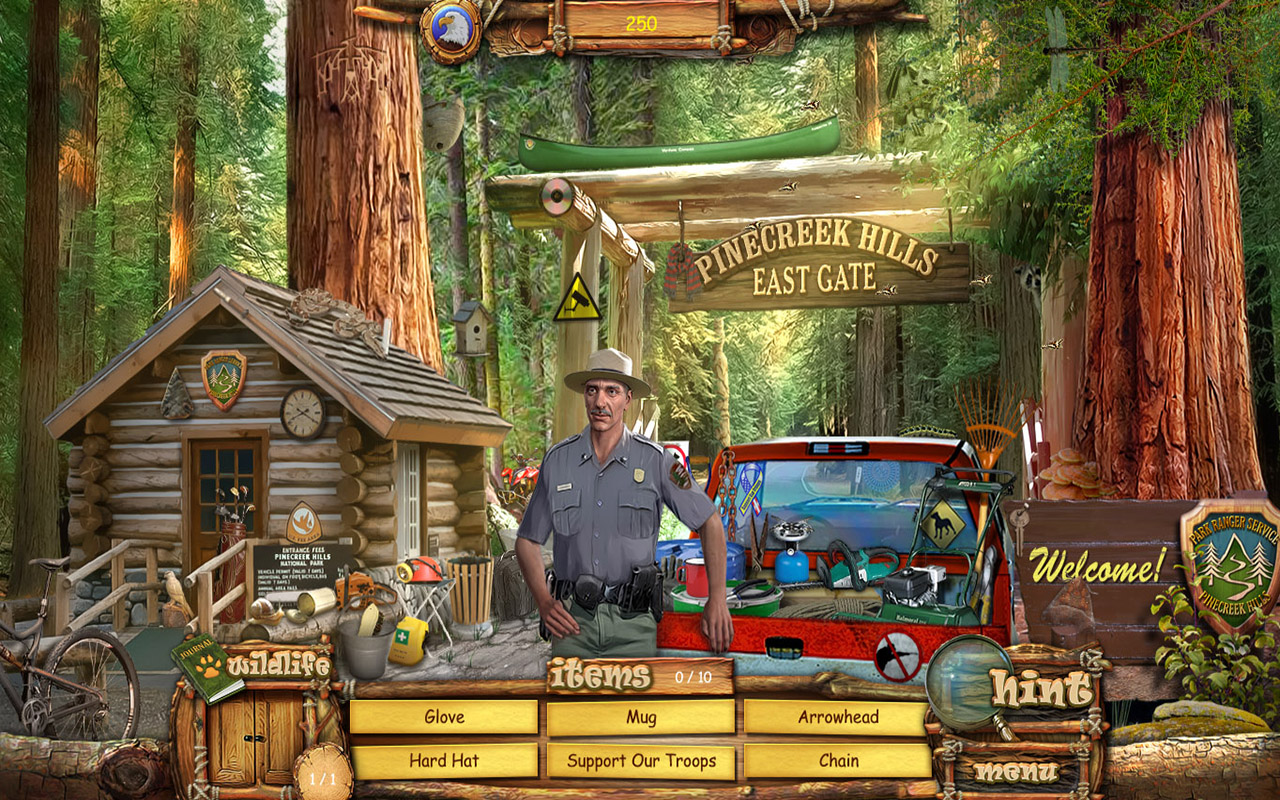The height and width of the screenshot is (800, 1280).
Task: Click the park shield emblem on the cabin
Action: tap(226, 375)
